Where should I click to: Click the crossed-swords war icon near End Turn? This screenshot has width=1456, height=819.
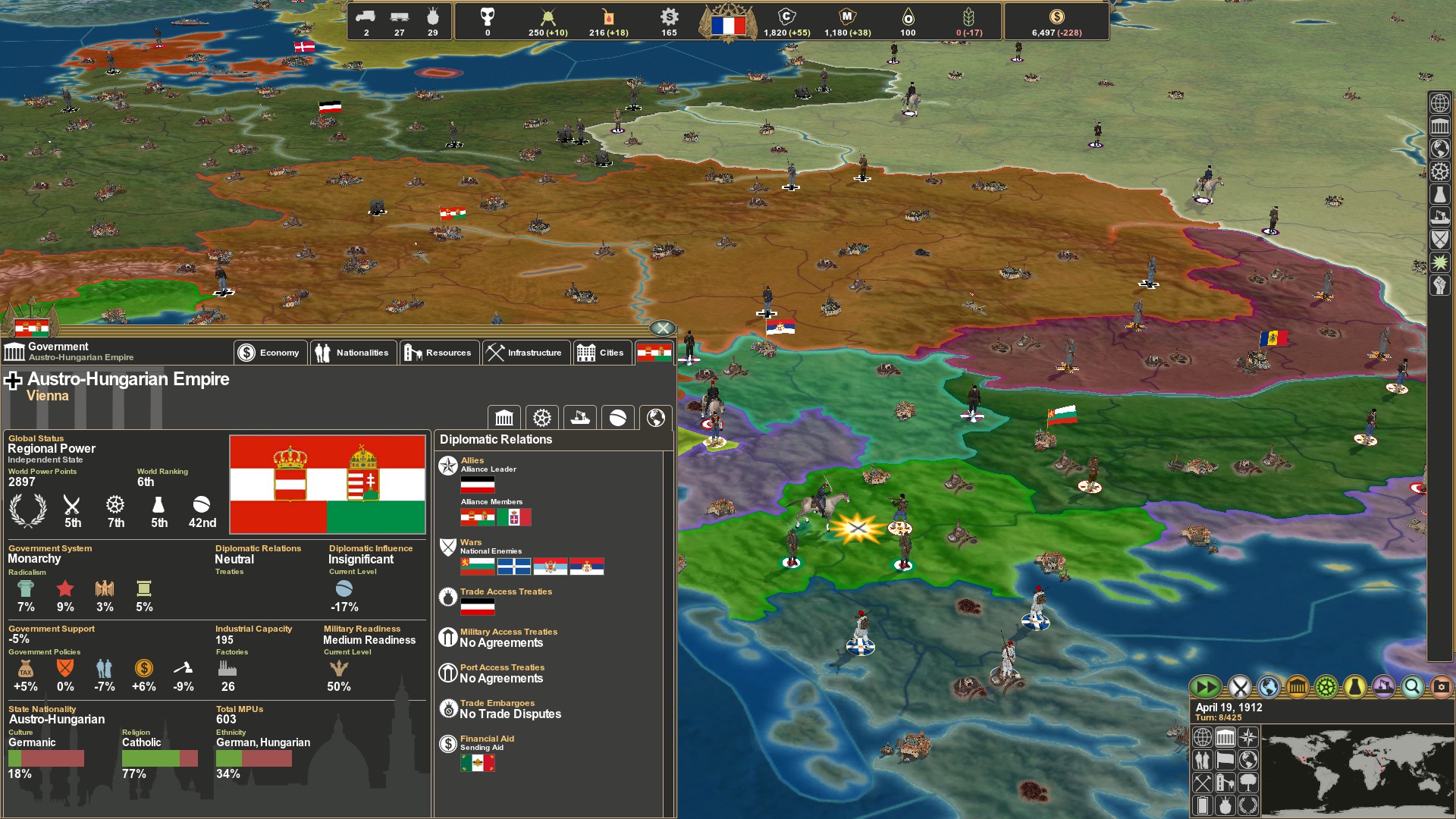coord(1241,688)
